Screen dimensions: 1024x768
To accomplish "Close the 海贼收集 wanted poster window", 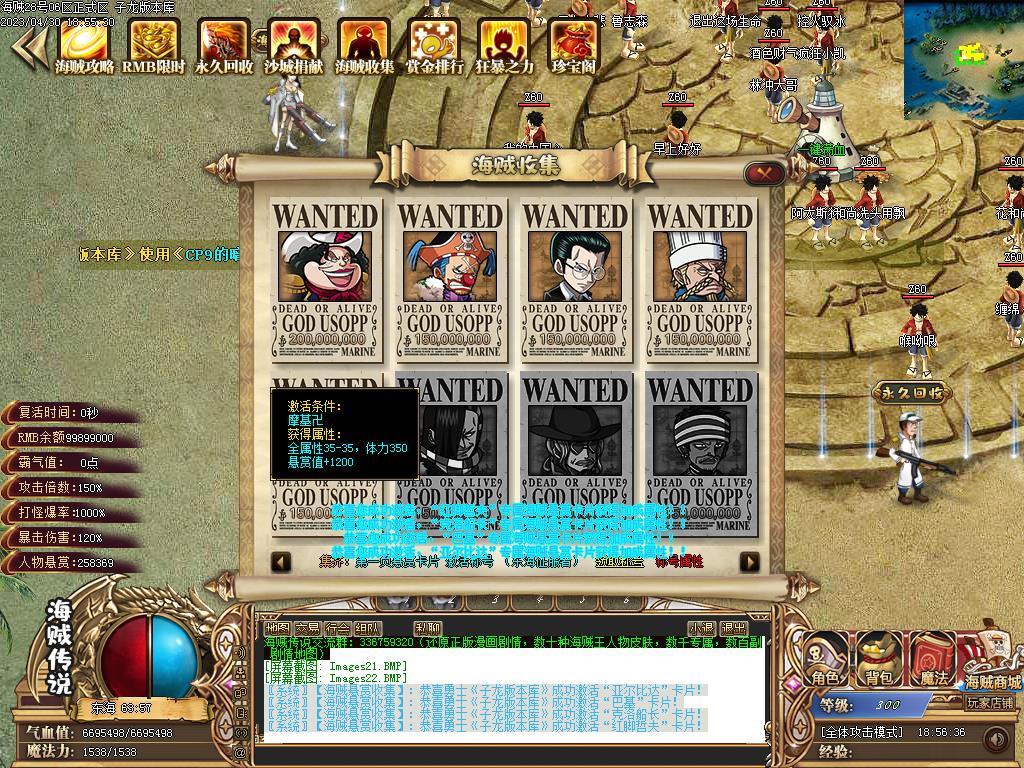I will [765, 173].
